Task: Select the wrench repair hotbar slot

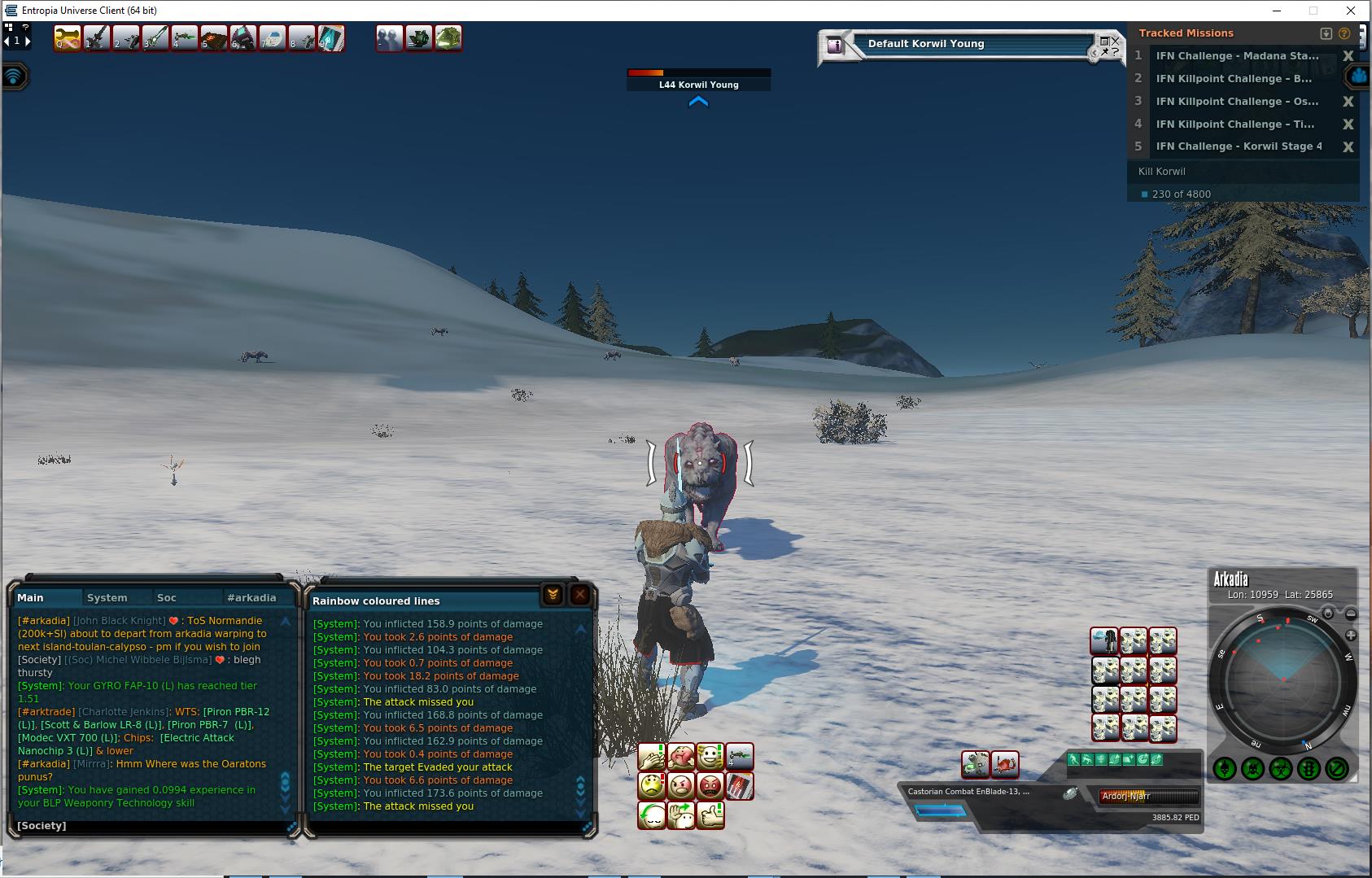Action: pos(68,38)
